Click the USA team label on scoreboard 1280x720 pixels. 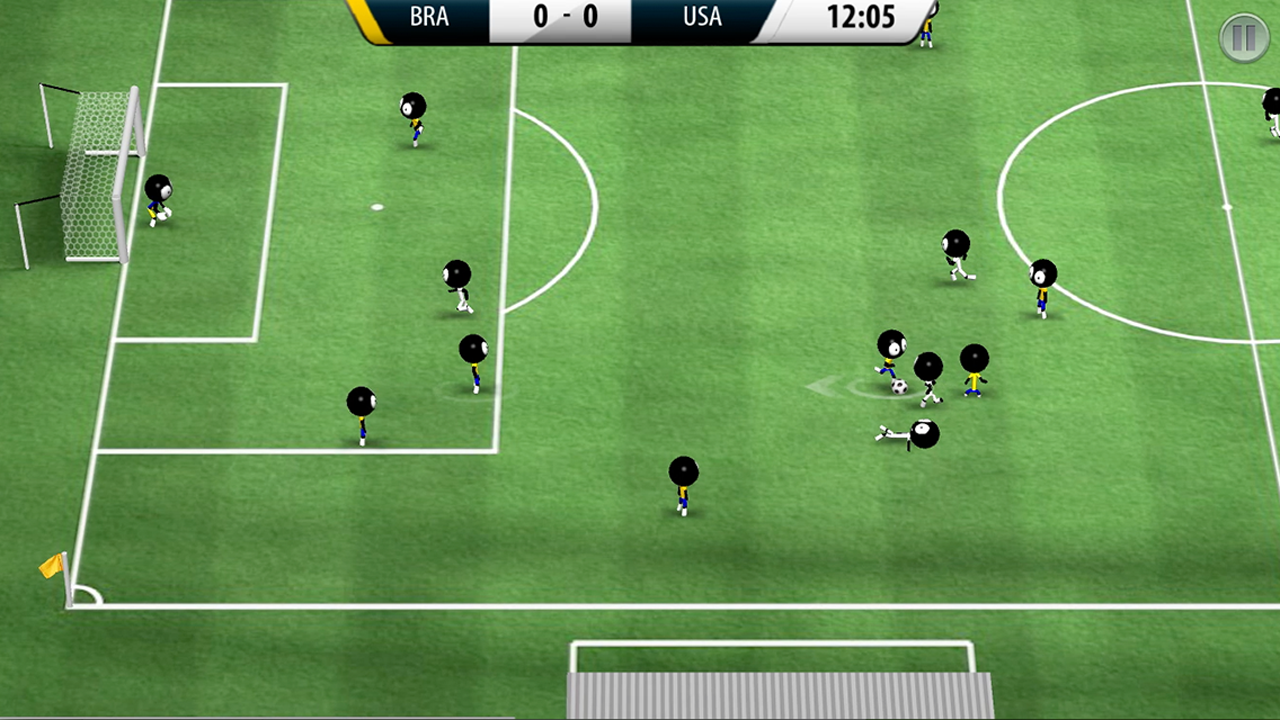click(702, 17)
